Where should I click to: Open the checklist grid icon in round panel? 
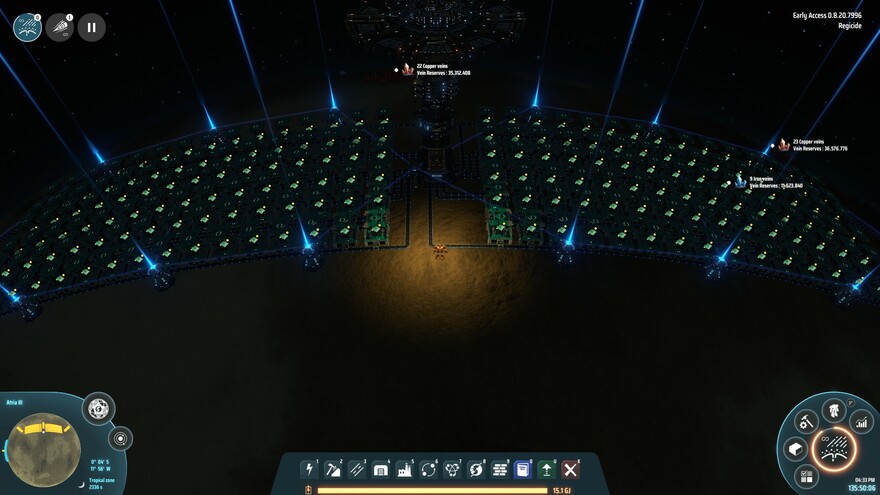(808, 477)
